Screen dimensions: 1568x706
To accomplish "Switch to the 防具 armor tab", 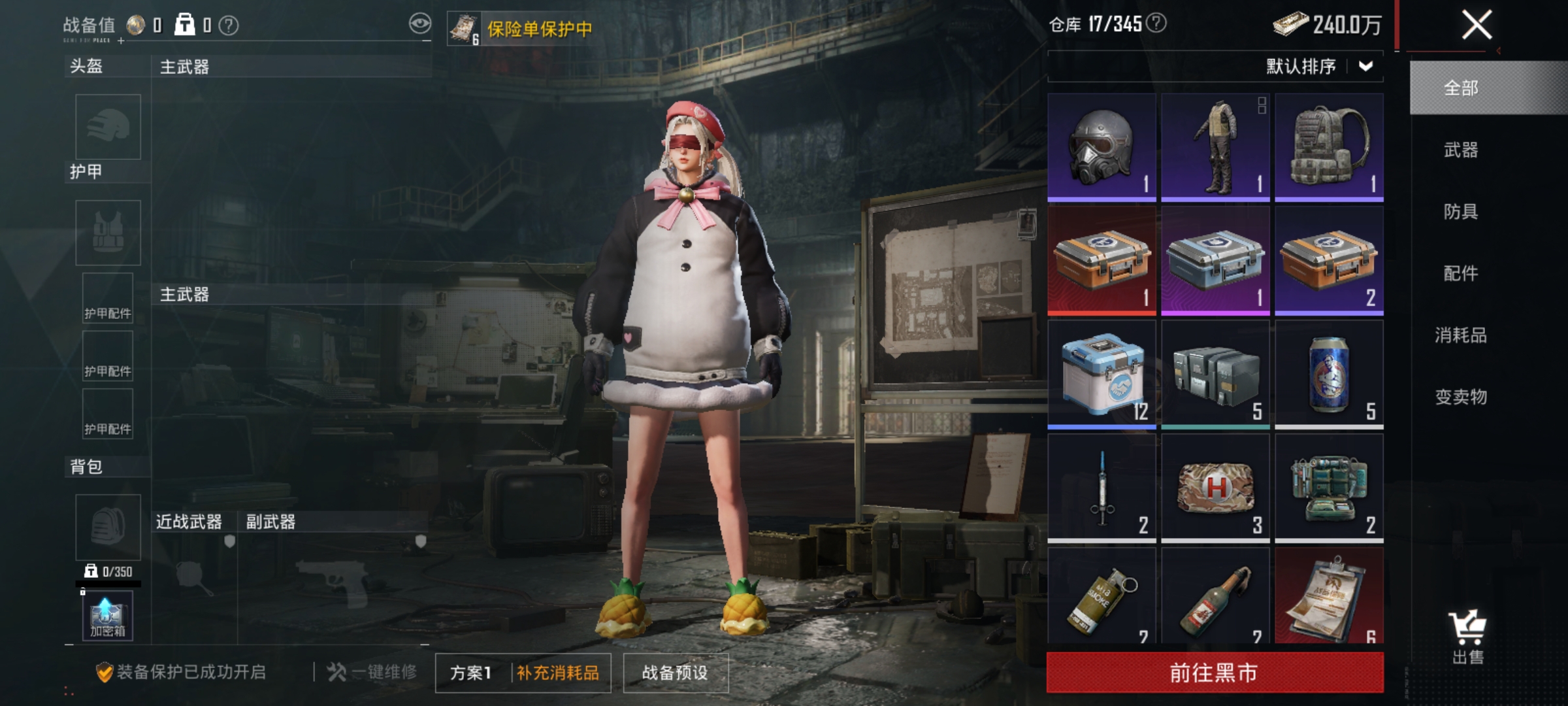I will [1462, 211].
